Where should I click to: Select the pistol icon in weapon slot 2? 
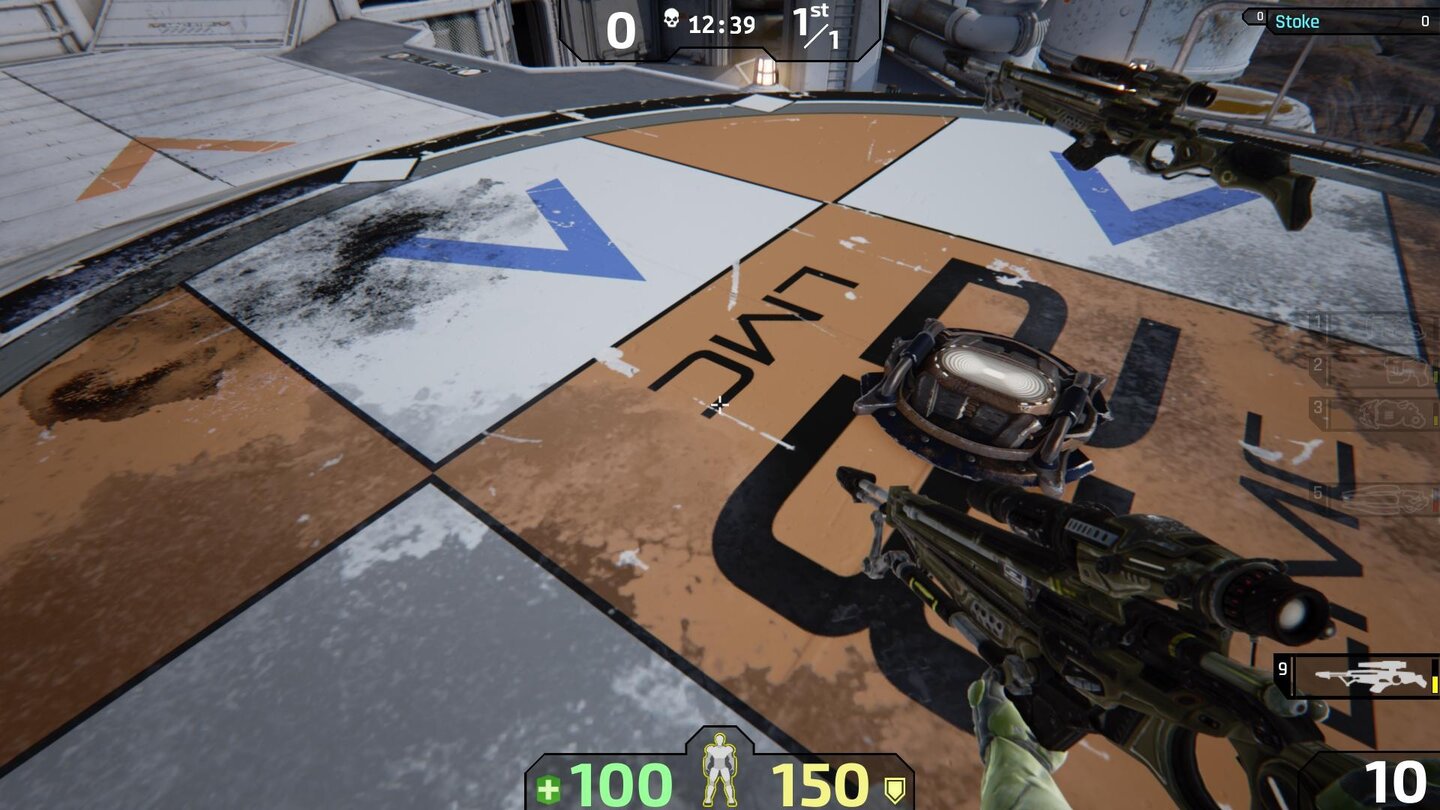1405,372
